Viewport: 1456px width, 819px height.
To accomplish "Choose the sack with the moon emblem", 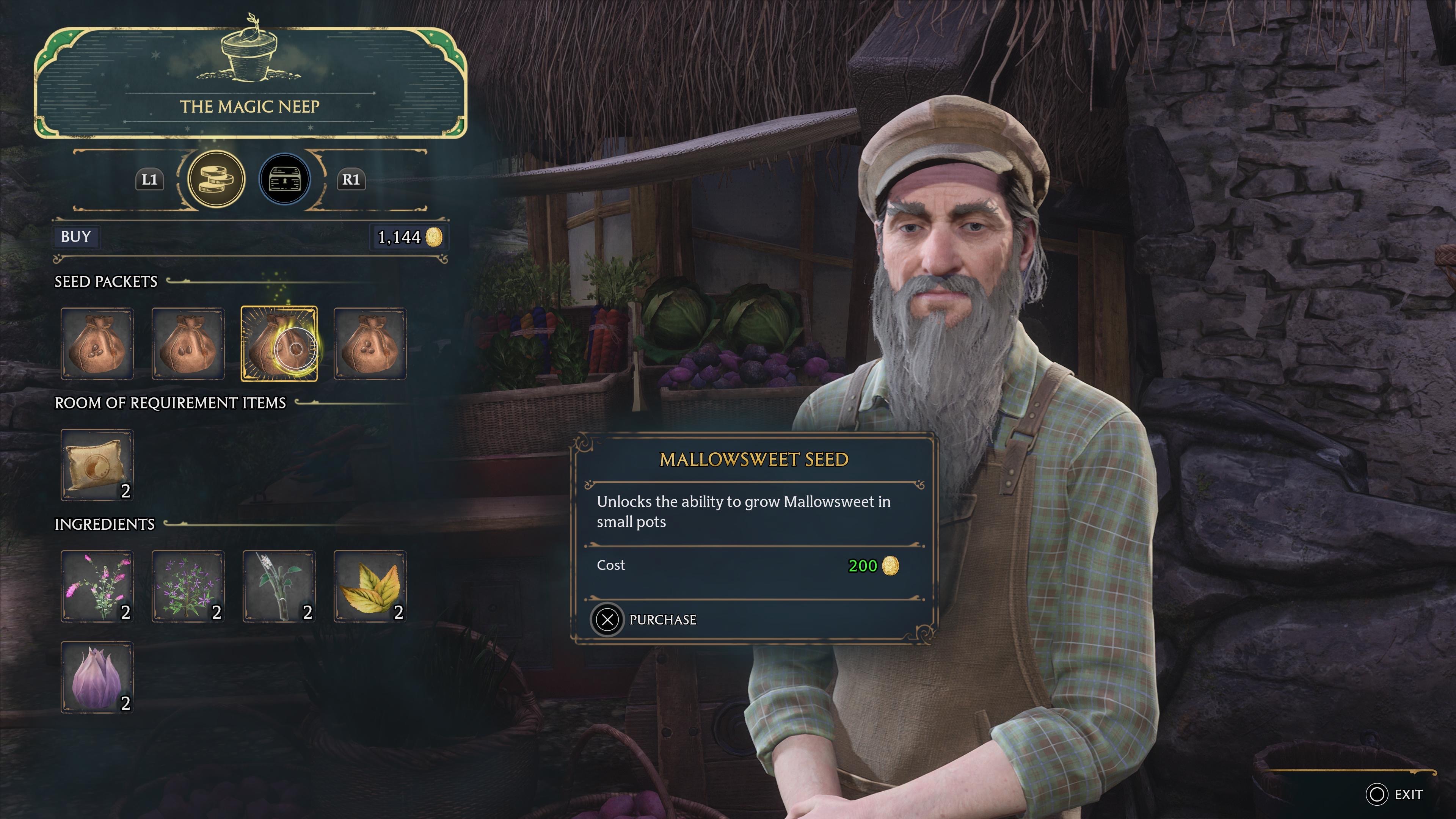I will [97, 464].
